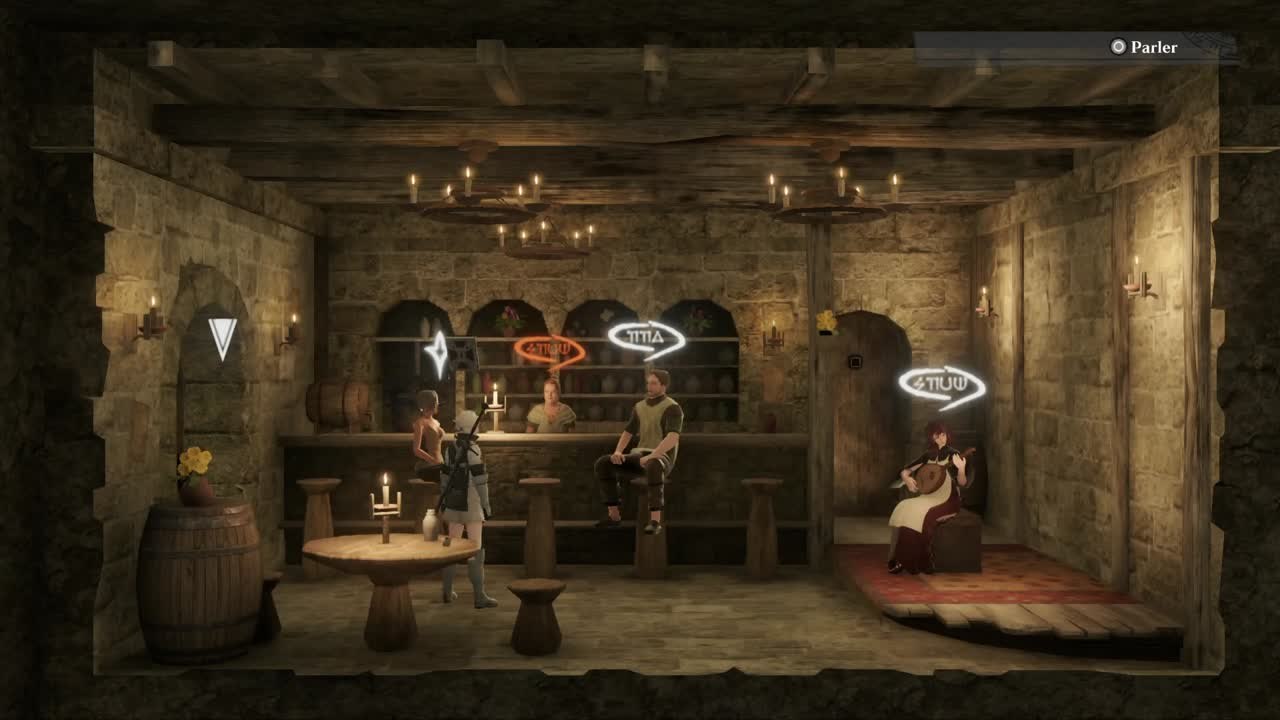
Task: Select the downward triangle marker at the archway
Action: pos(222,338)
